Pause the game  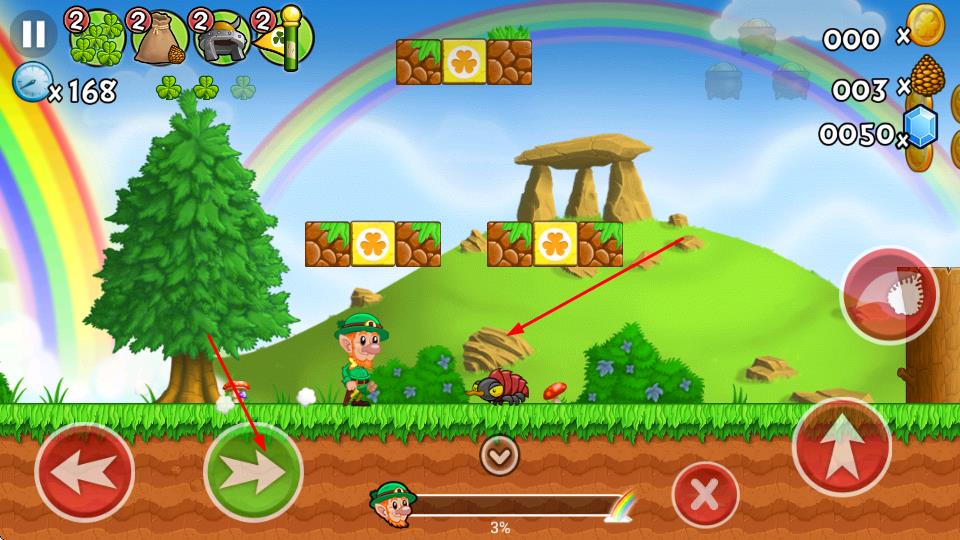click(34, 33)
